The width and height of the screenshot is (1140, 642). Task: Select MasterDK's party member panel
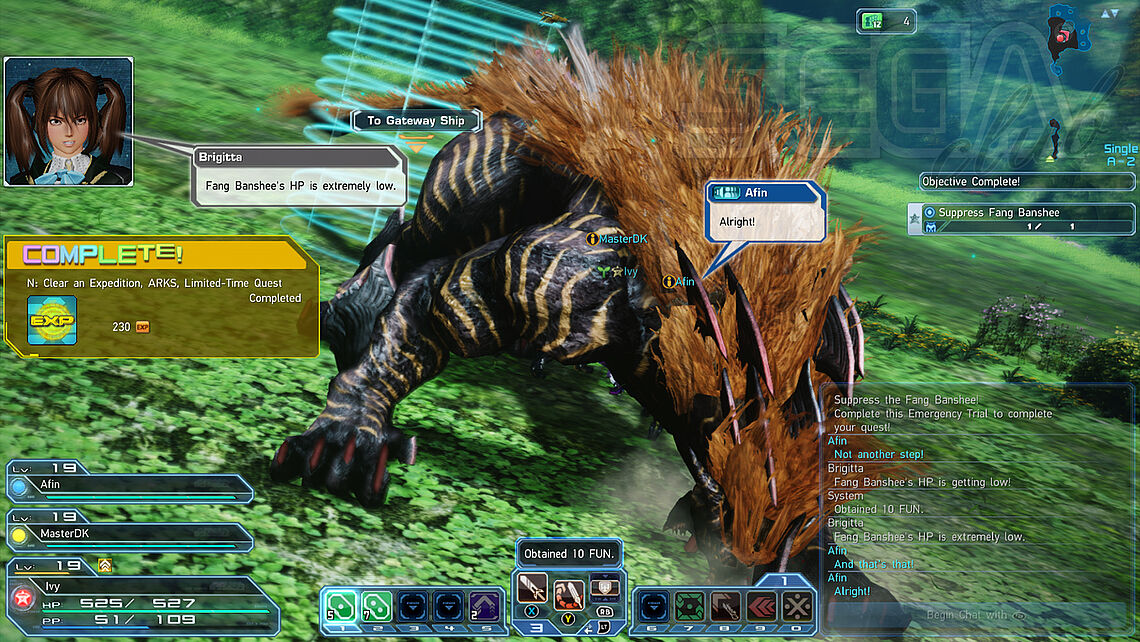pyautogui.click(x=130, y=536)
